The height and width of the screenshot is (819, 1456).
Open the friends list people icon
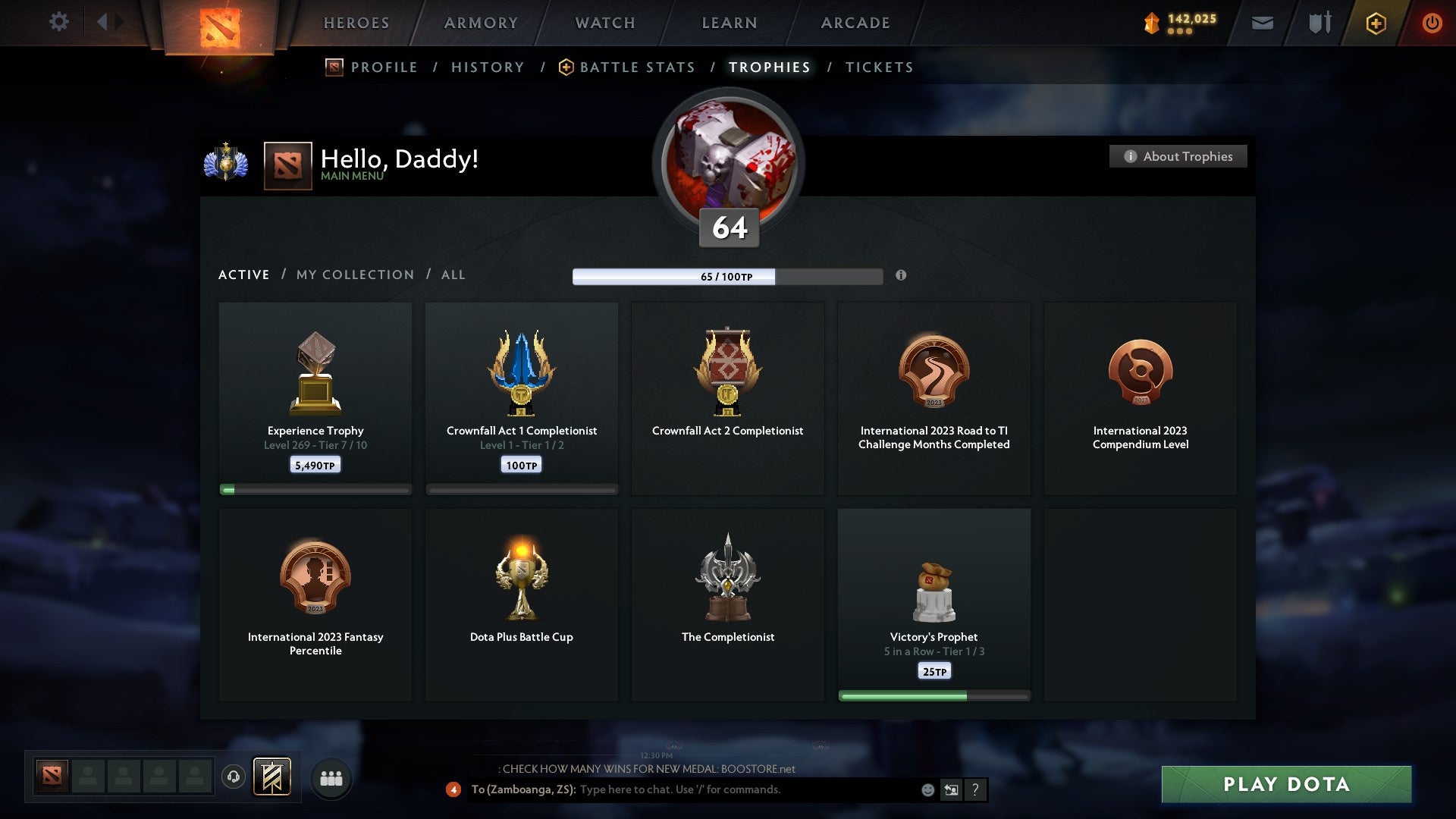[x=331, y=778]
